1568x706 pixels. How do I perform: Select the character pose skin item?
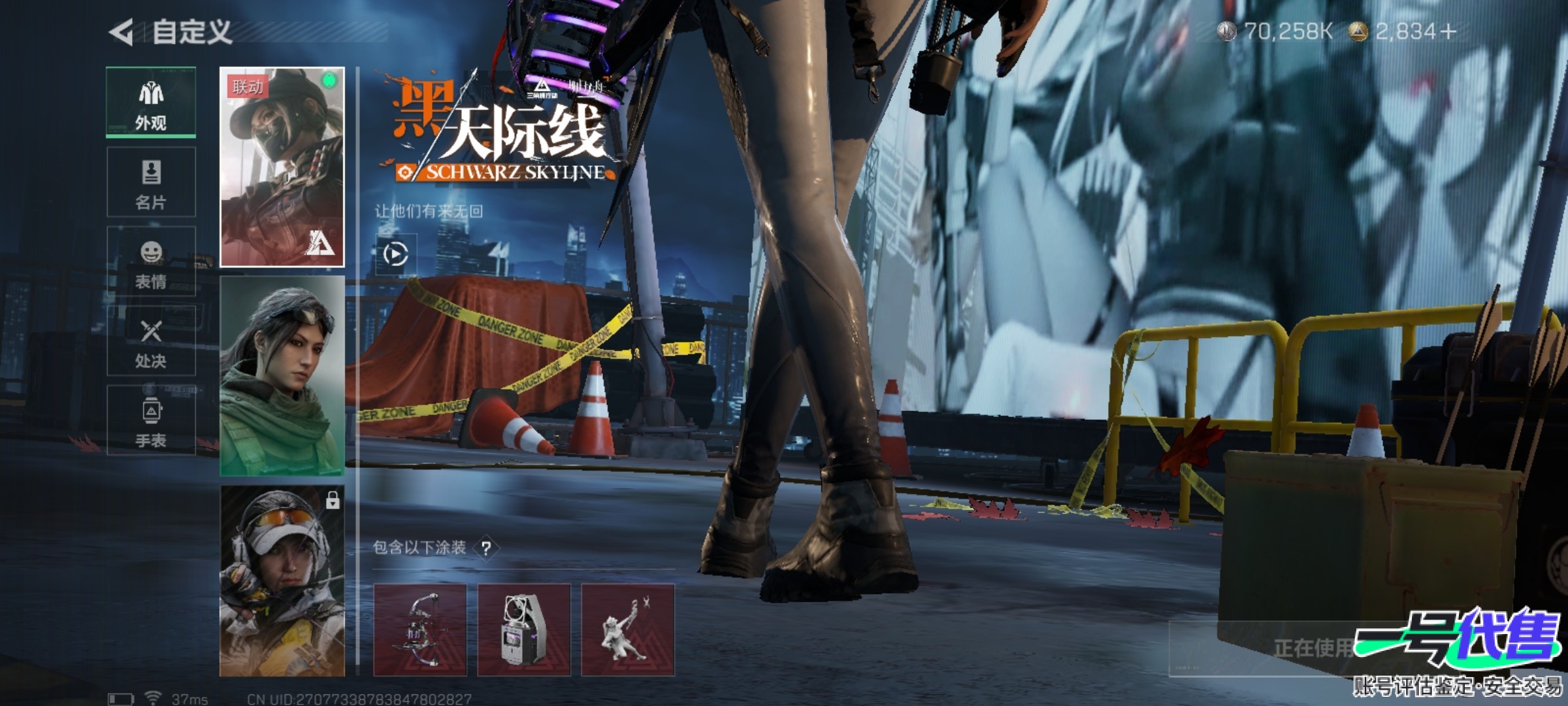click(628, 630)
